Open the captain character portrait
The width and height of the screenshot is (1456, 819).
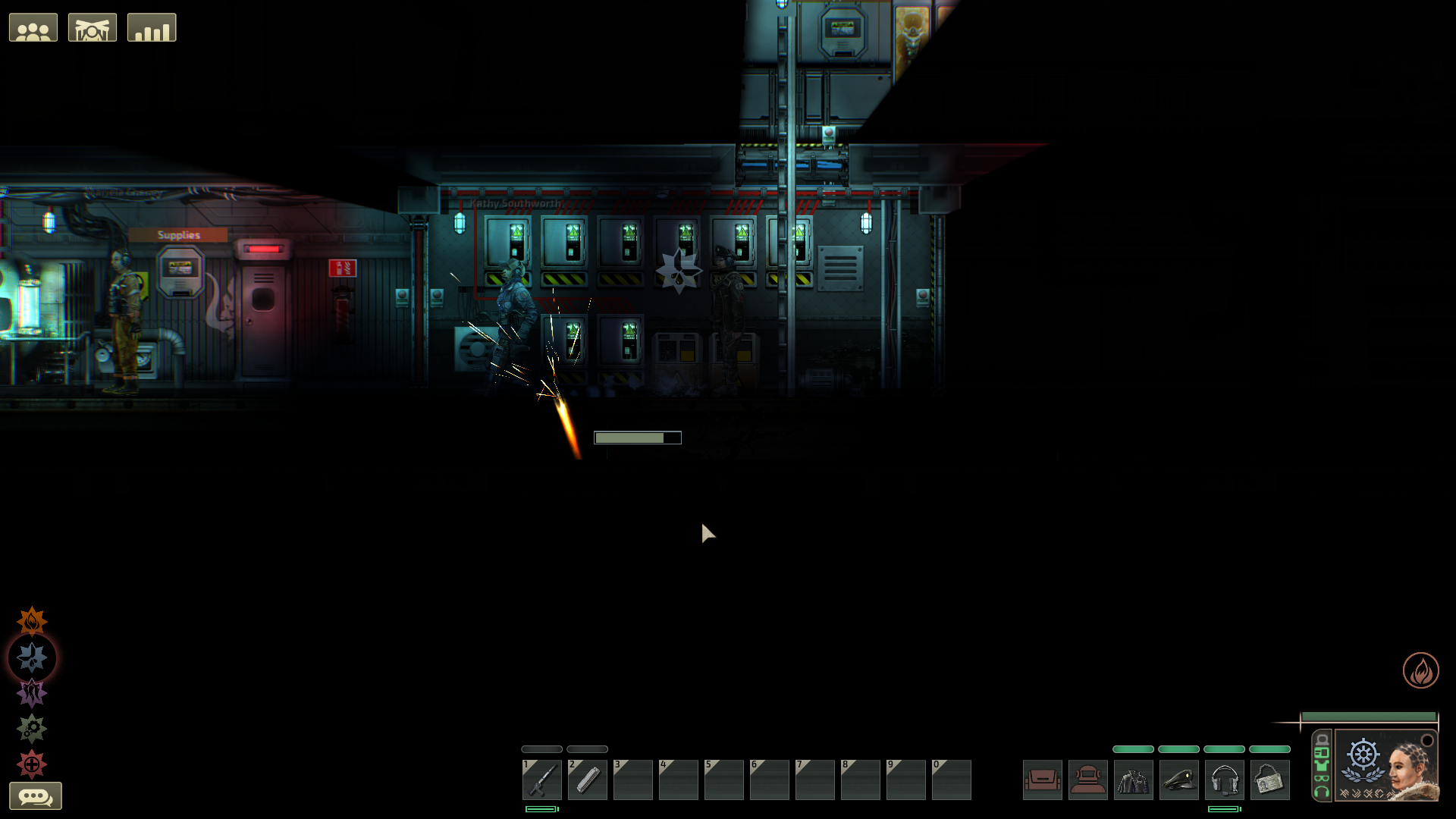(1386, 764)
